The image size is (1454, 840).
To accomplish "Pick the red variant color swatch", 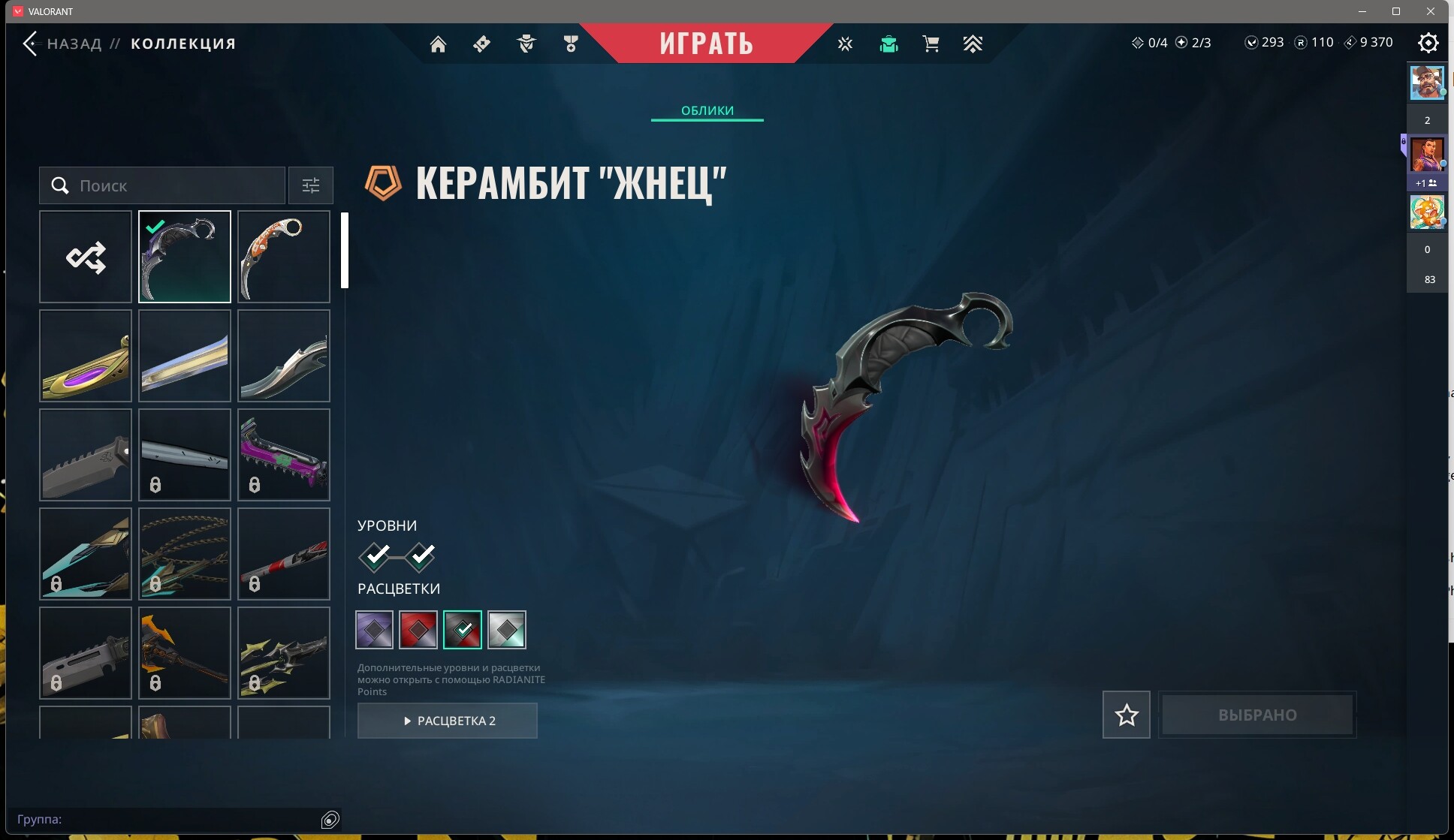I will 418,630.
